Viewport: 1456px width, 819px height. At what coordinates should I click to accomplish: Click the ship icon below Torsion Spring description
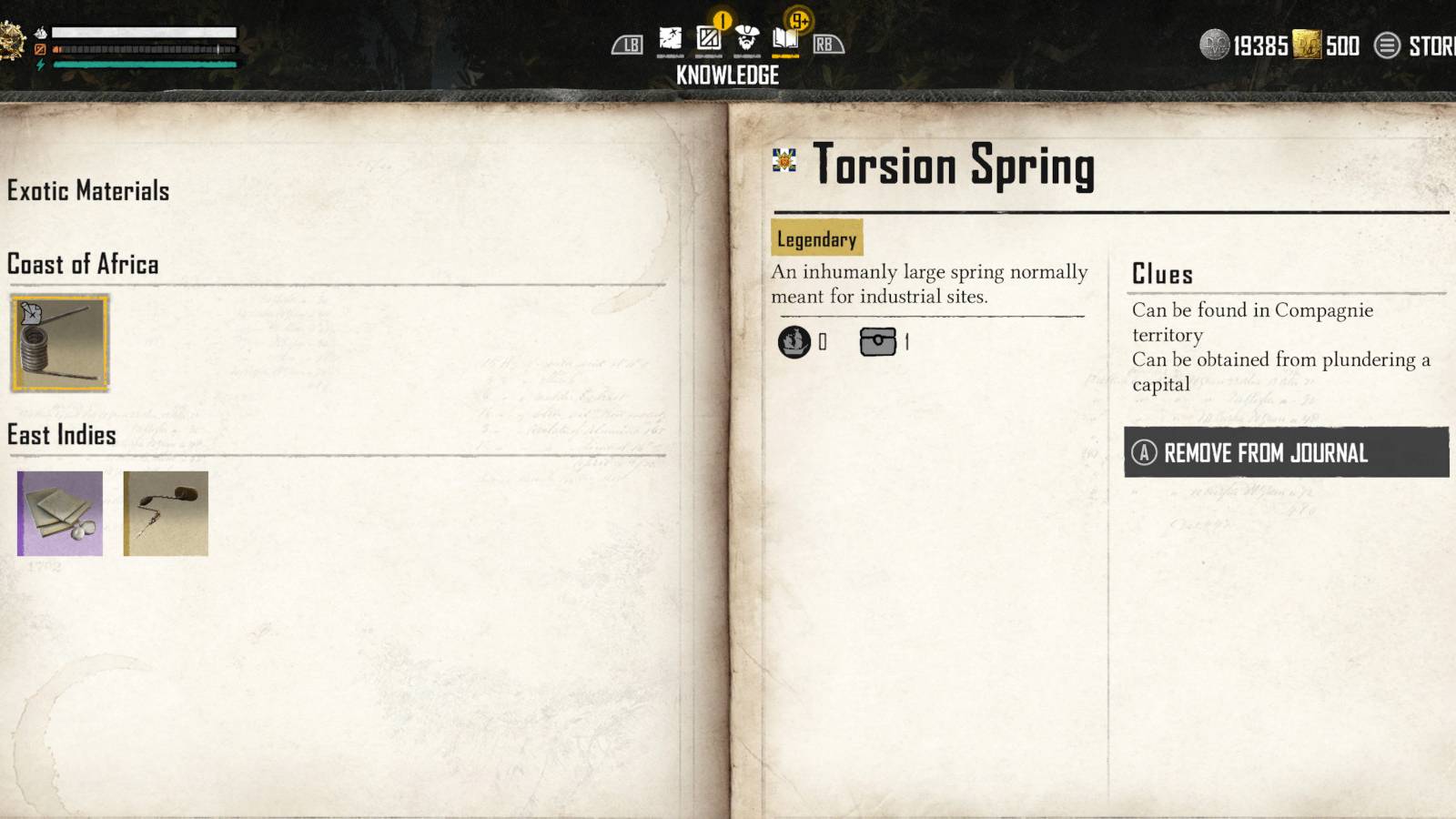pyautogui.click(x=795, y=341)
